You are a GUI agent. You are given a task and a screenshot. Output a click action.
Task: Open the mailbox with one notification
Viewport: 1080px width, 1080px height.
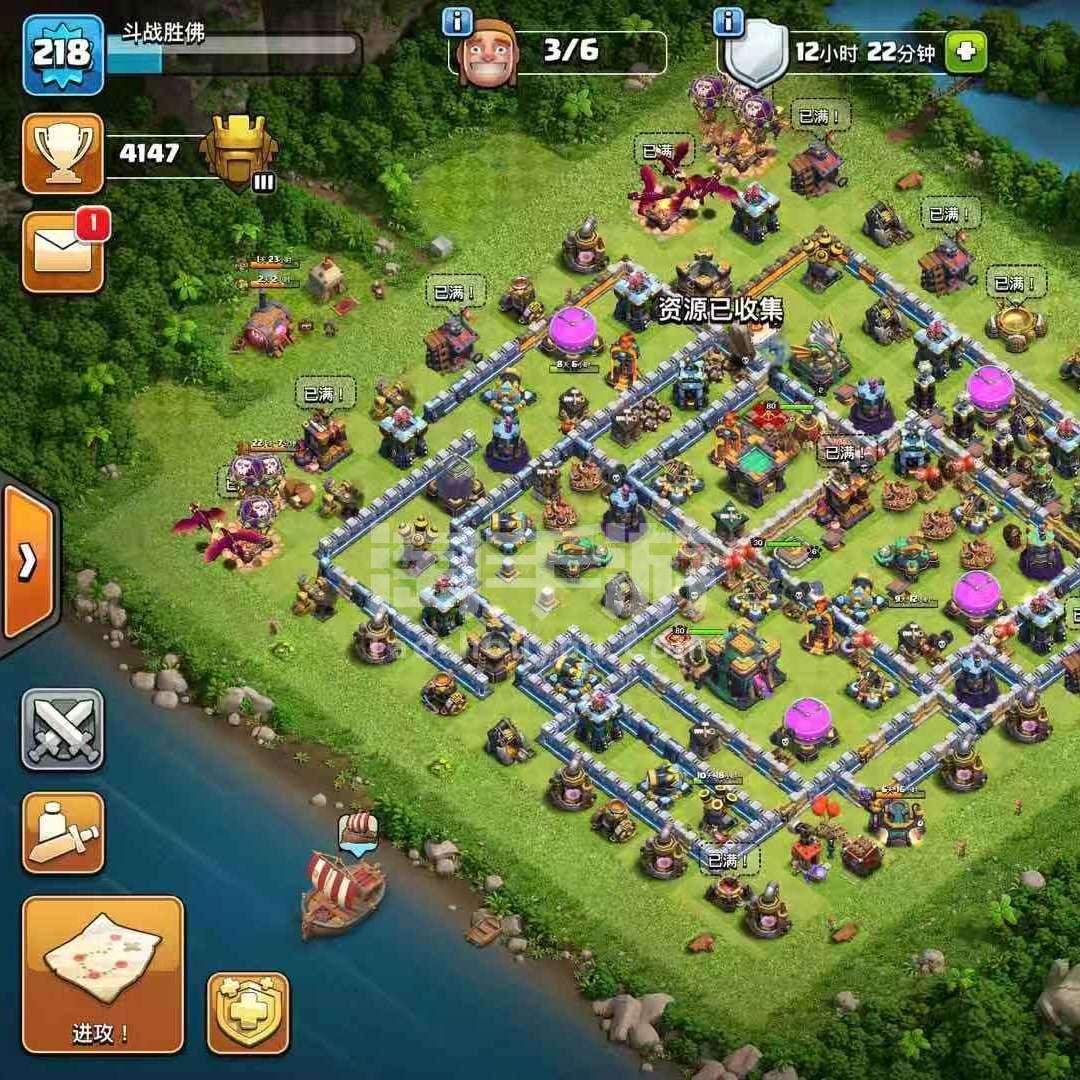[x=63, y=252]
